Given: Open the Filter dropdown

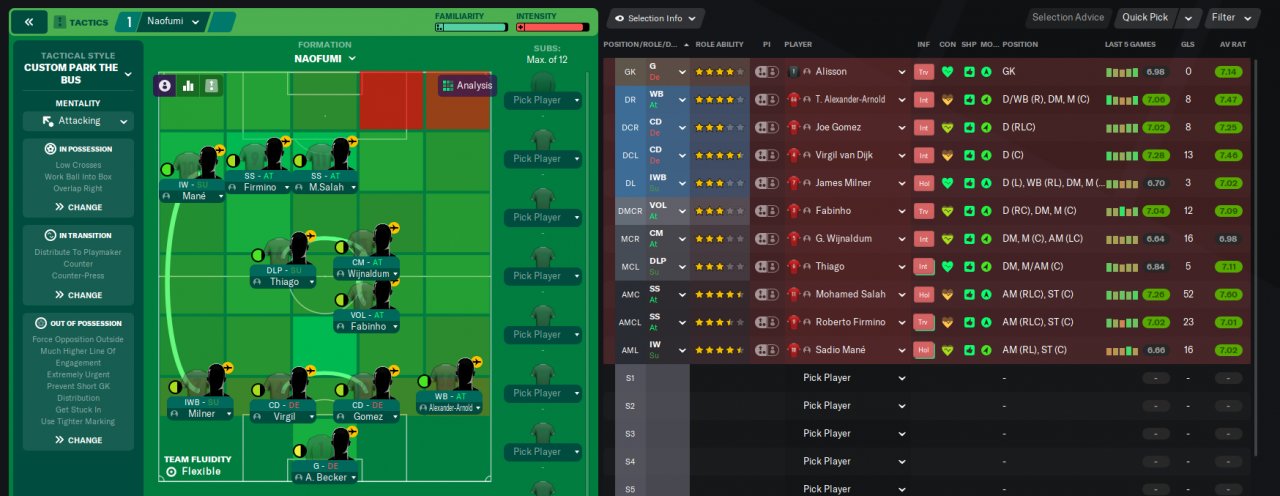Looking at the screenshot, I should tap(1228, 17).
